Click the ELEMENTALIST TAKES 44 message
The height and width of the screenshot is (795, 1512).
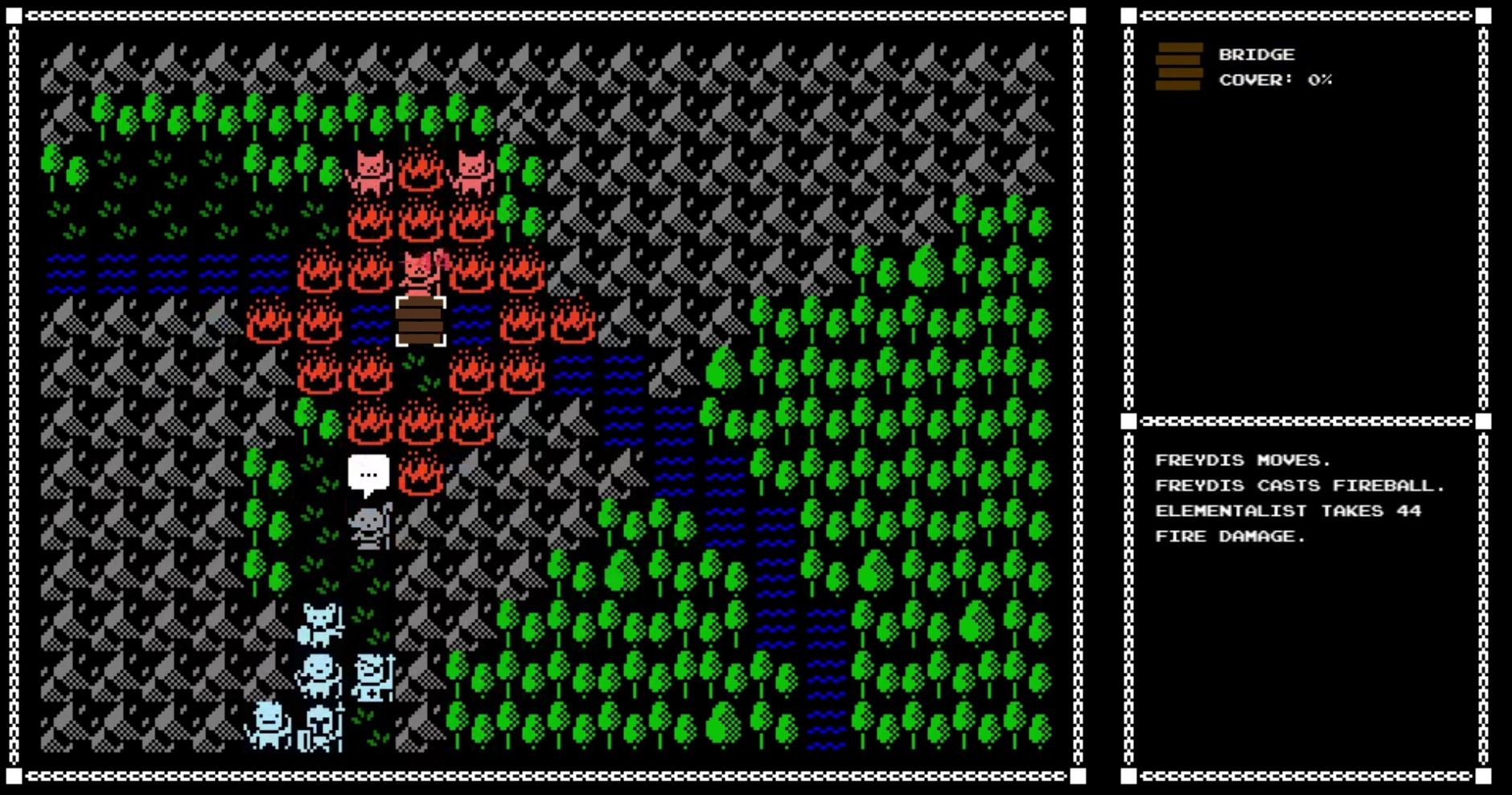tap(1288, 510)
